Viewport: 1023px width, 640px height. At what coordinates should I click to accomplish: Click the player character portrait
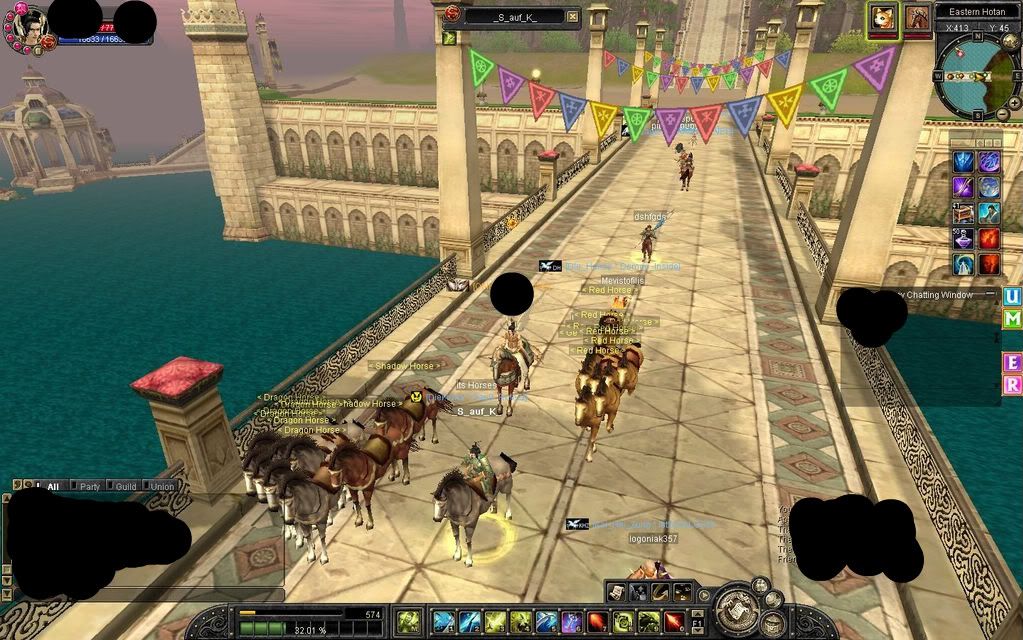tap(29, 28)
